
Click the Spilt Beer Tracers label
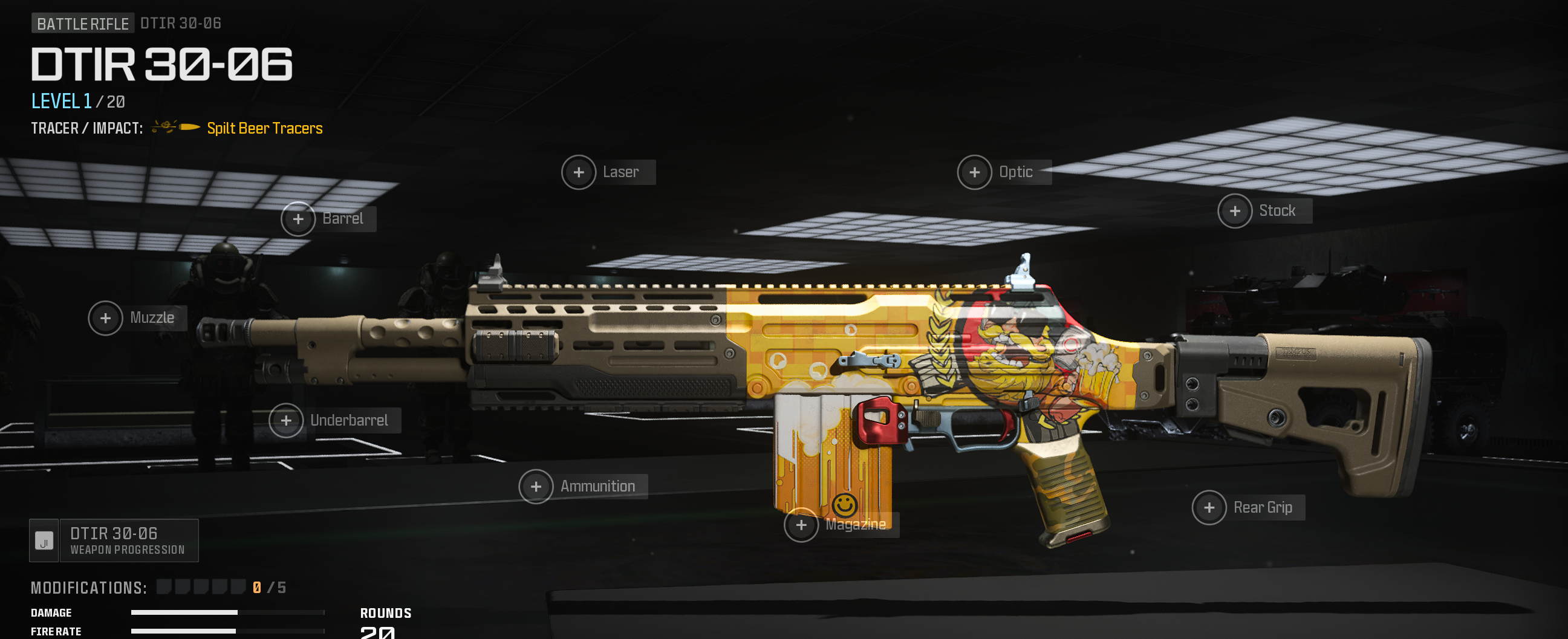[x=264, y=128]
